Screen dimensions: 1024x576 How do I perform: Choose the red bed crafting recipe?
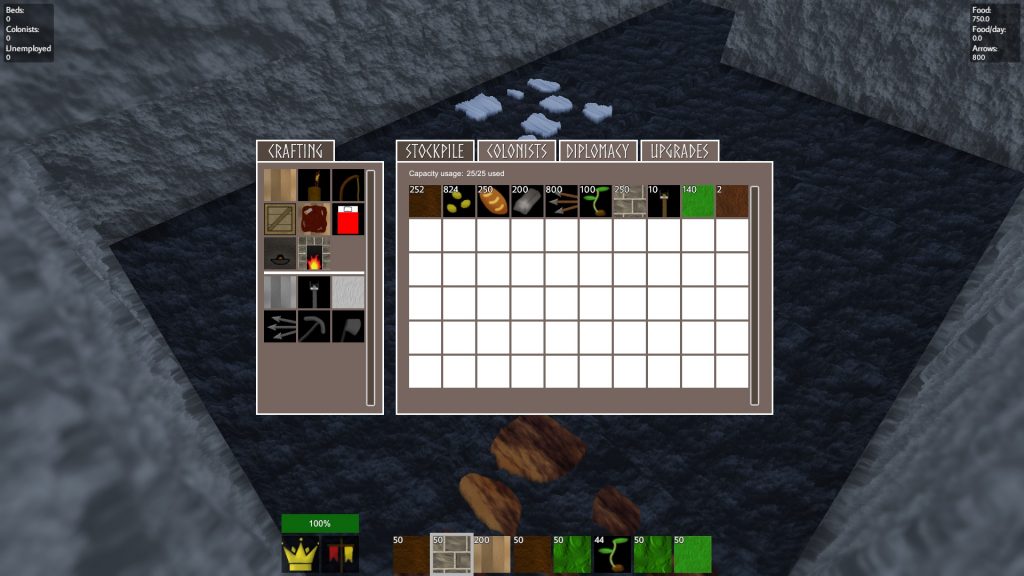tap(348, 219)
